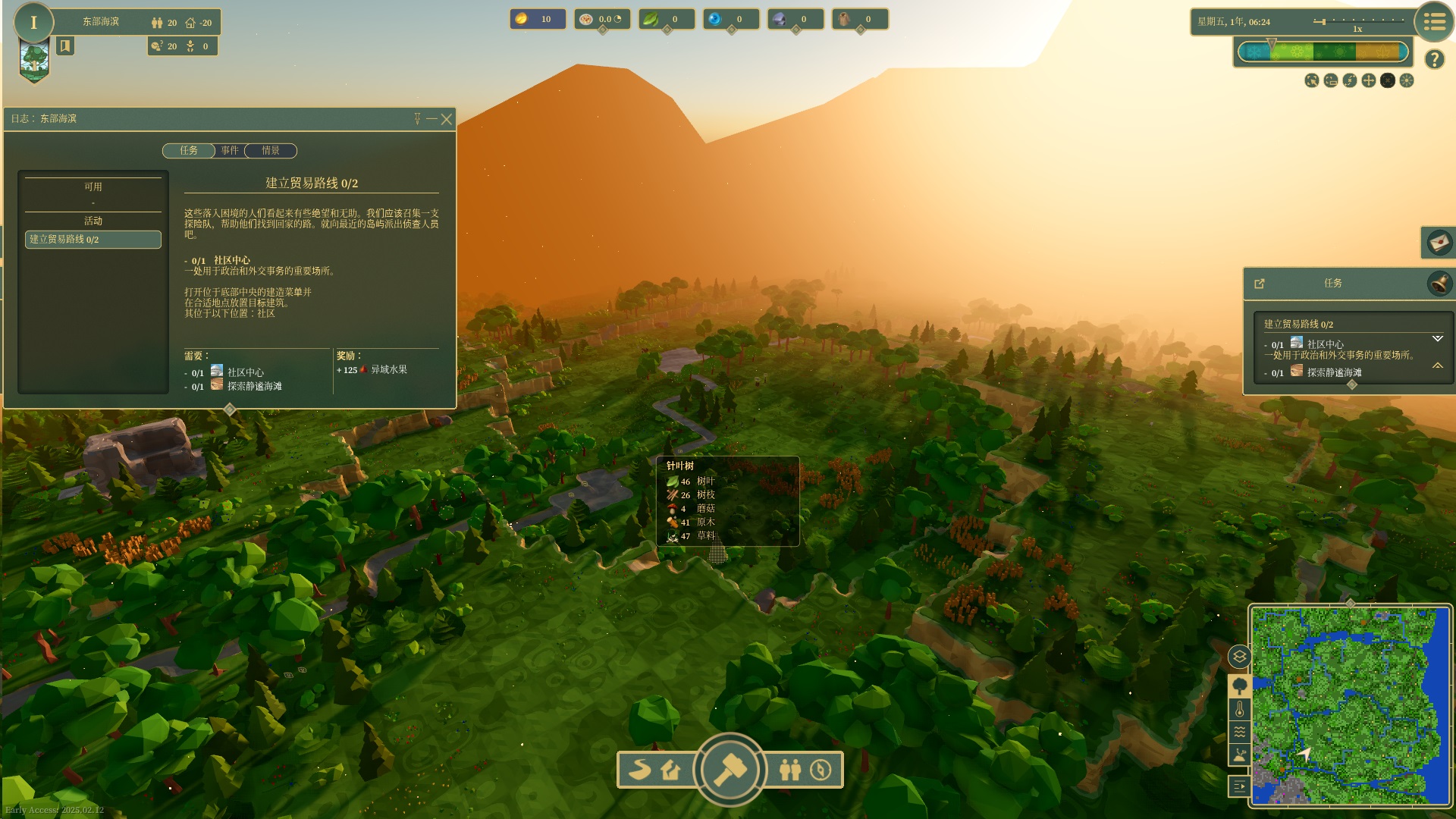Open the road-building tool icon
This screenshot has width=1456, height=819.
(640, 770)
